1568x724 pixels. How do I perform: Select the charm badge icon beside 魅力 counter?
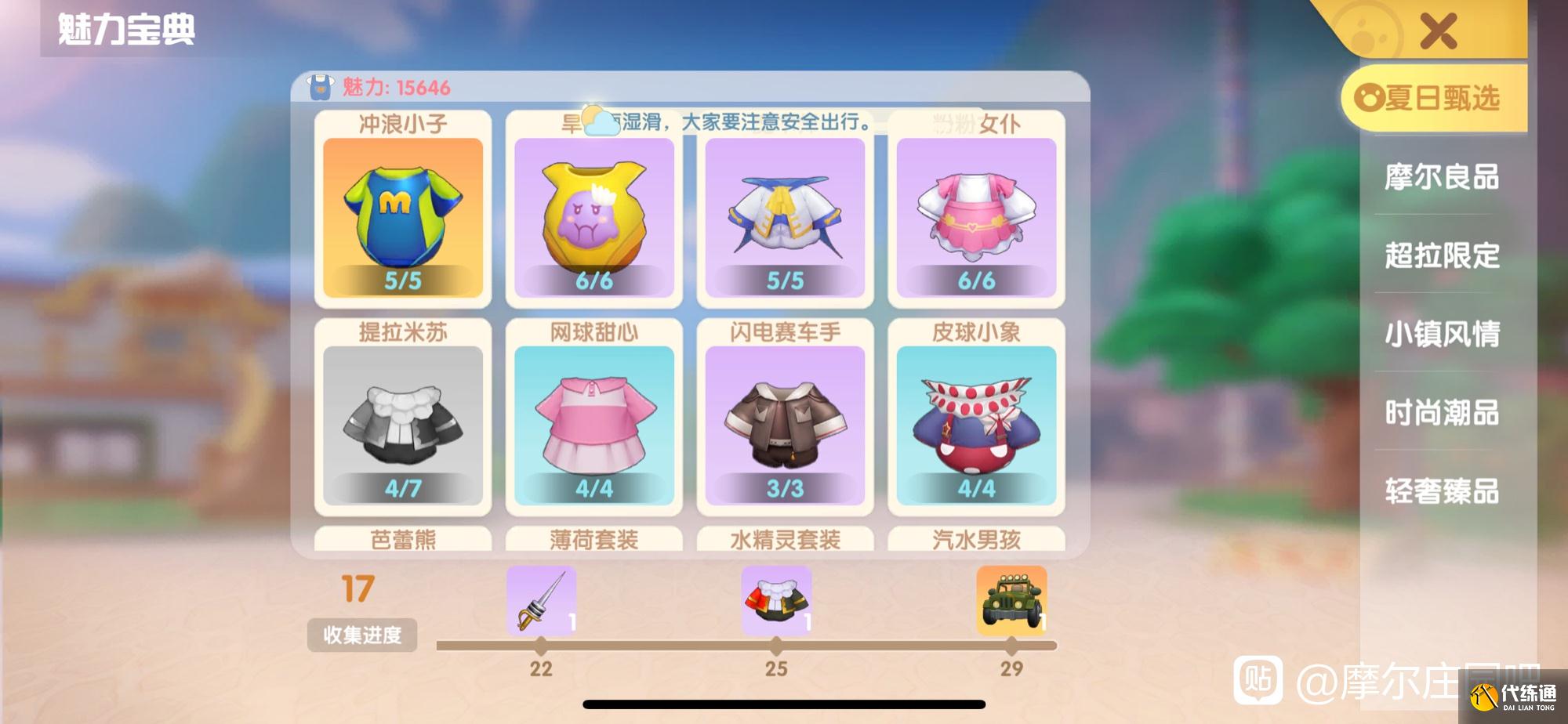[x=319, y=88]
